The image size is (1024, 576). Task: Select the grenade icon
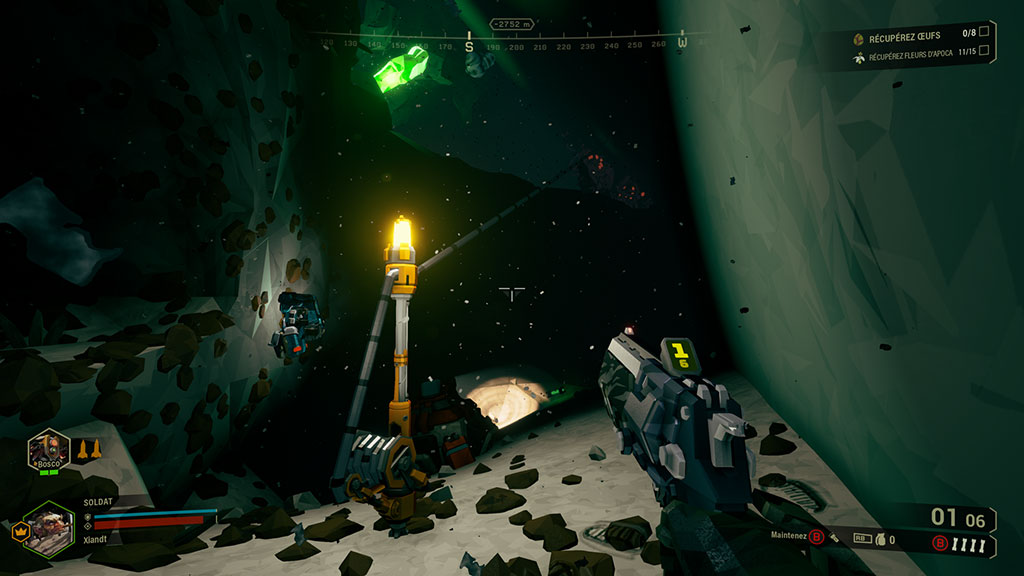(x=880, y=539)
